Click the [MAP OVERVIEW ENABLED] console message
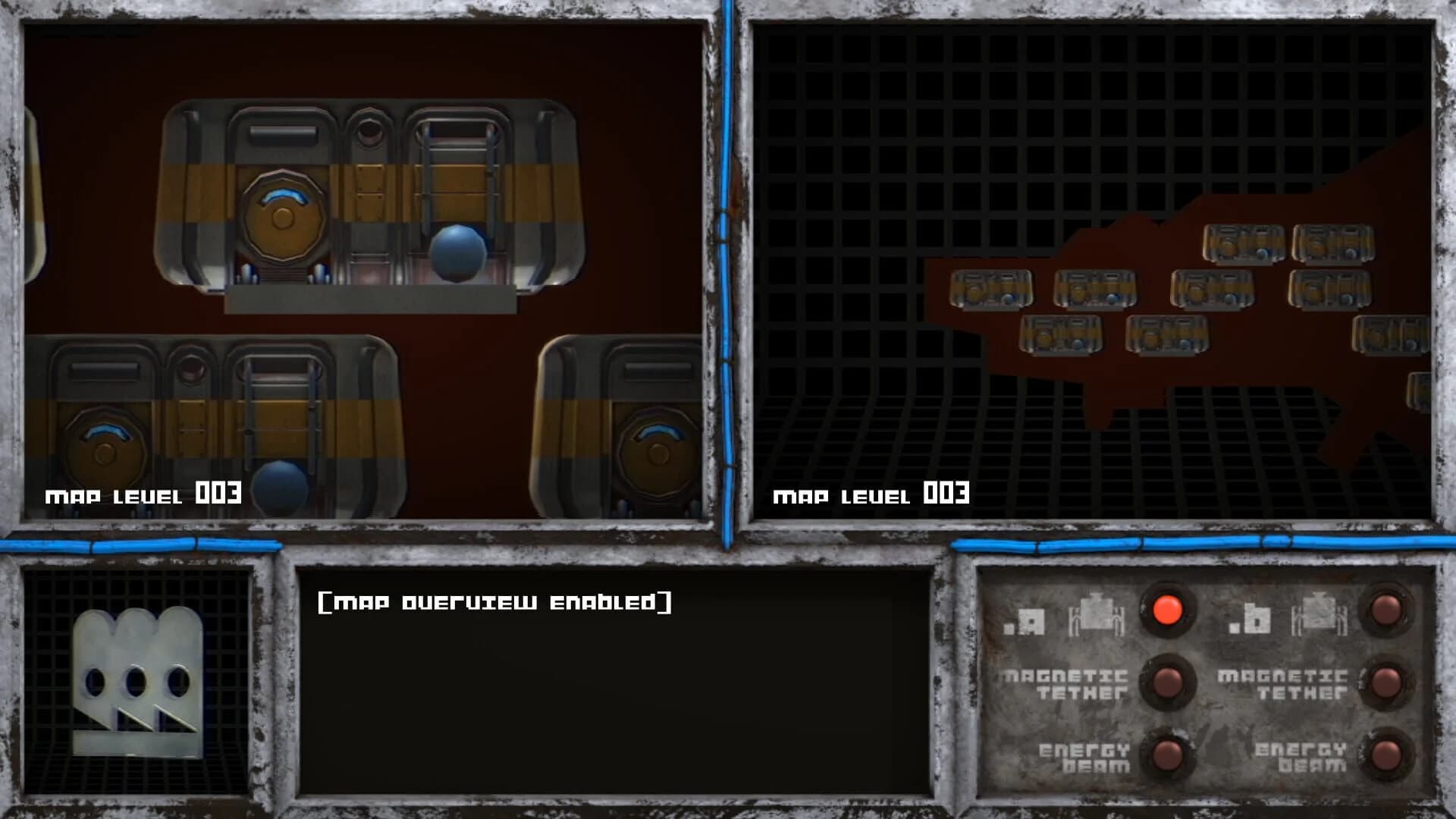 pos(497,603)
